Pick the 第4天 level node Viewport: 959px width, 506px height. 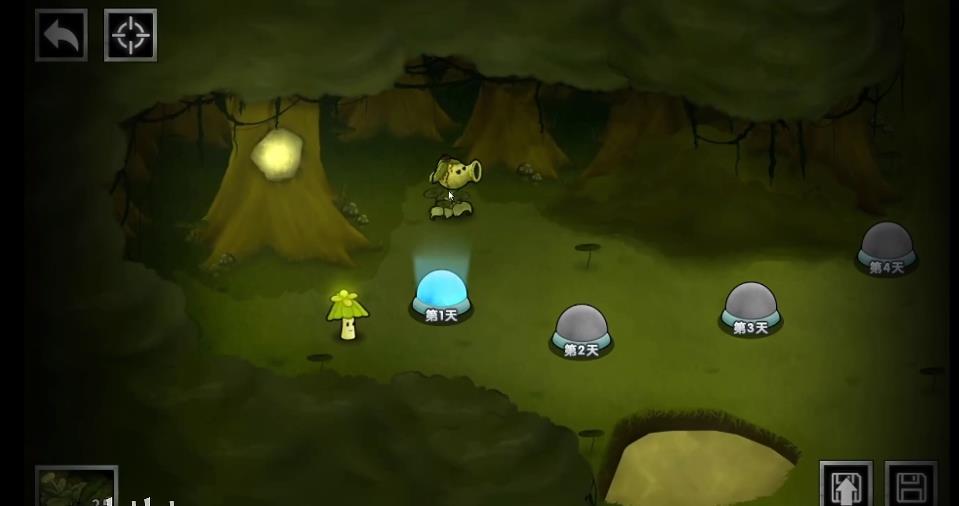coord(886,246)
